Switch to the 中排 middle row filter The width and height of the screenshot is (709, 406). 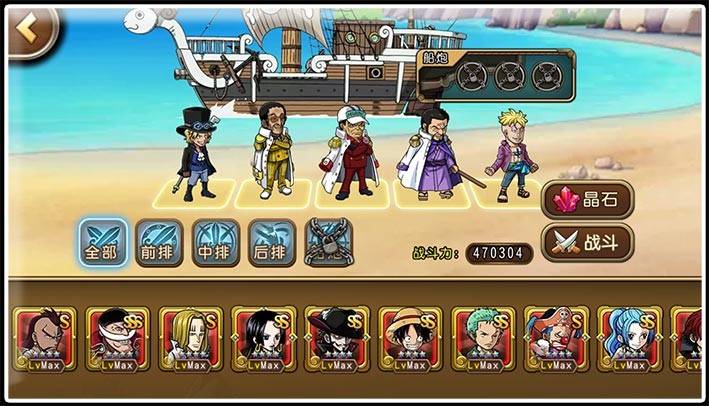(216, 243)
